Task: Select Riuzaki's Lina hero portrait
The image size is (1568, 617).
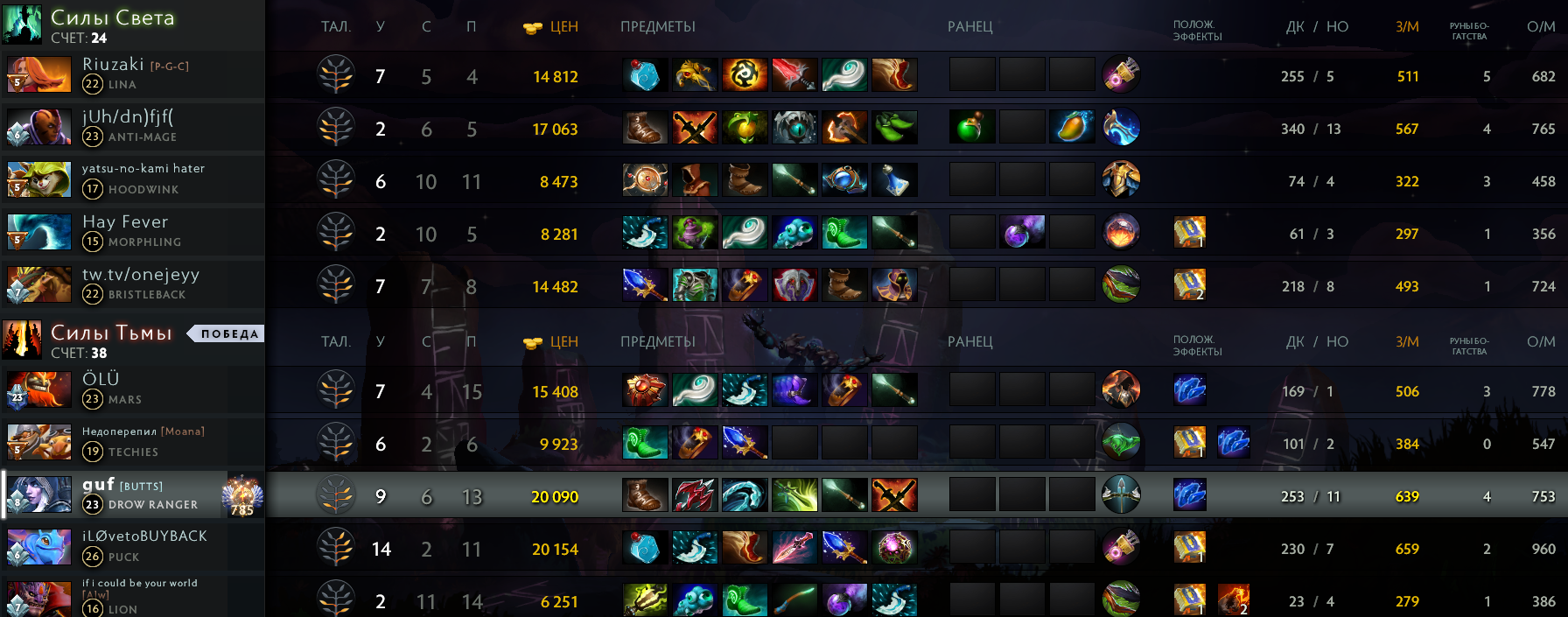Action: [38, 75]
